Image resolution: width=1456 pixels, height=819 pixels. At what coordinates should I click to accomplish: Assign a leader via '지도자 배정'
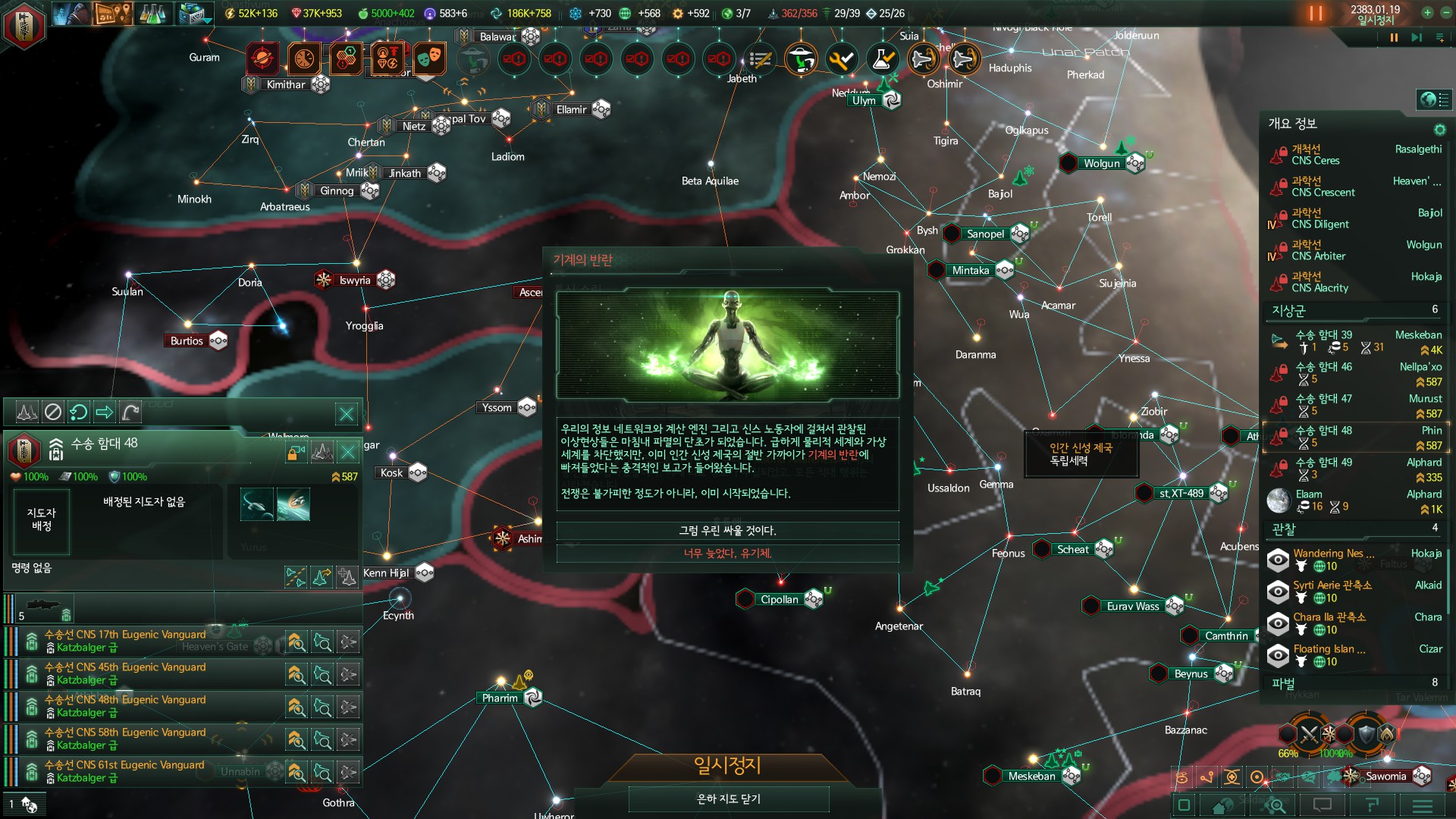tap(42, 520)
